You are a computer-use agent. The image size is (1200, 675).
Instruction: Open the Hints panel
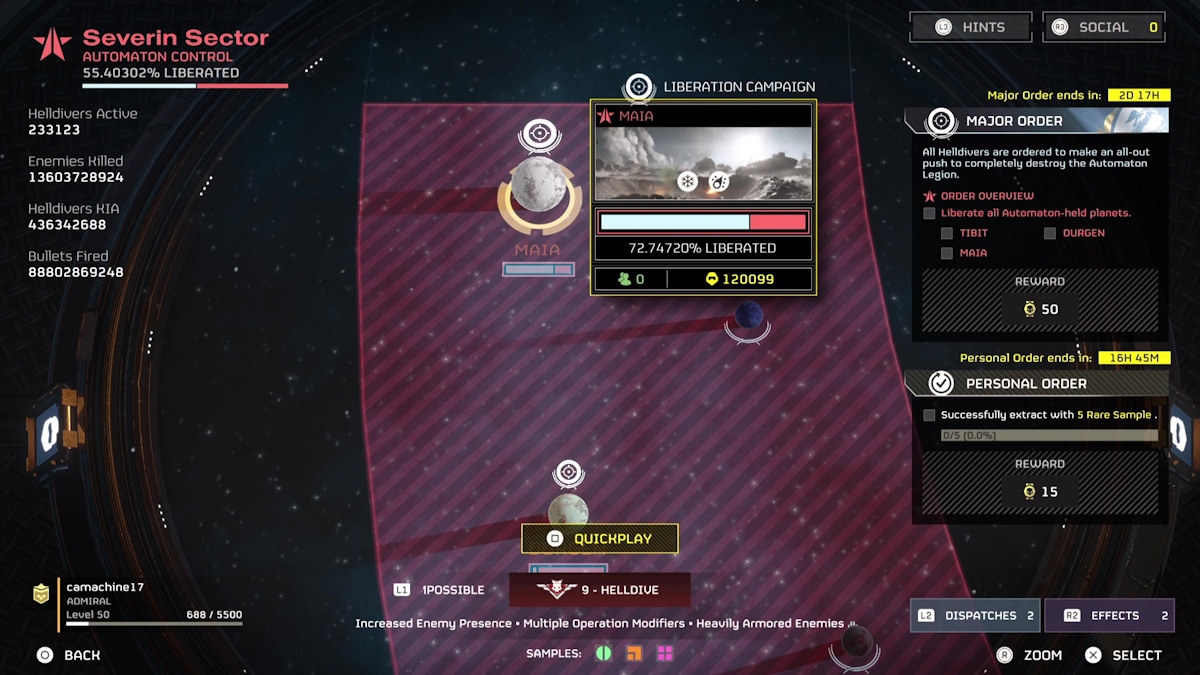pos(969,27)
